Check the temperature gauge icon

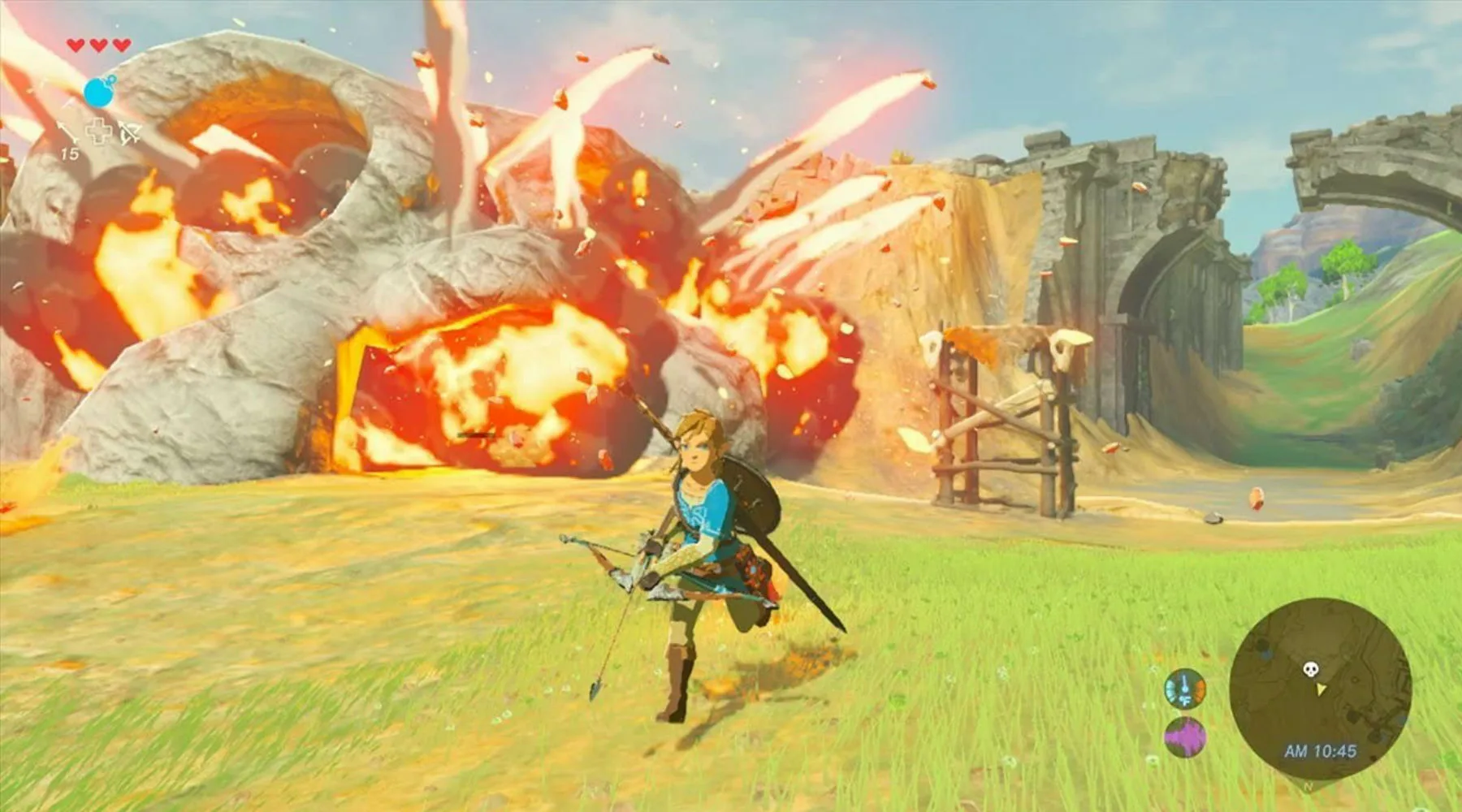[1184, 689]
